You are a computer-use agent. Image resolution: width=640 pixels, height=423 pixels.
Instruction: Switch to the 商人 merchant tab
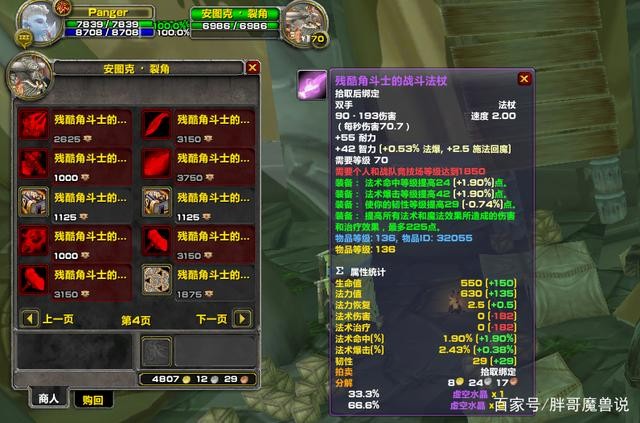pos(47,399)
